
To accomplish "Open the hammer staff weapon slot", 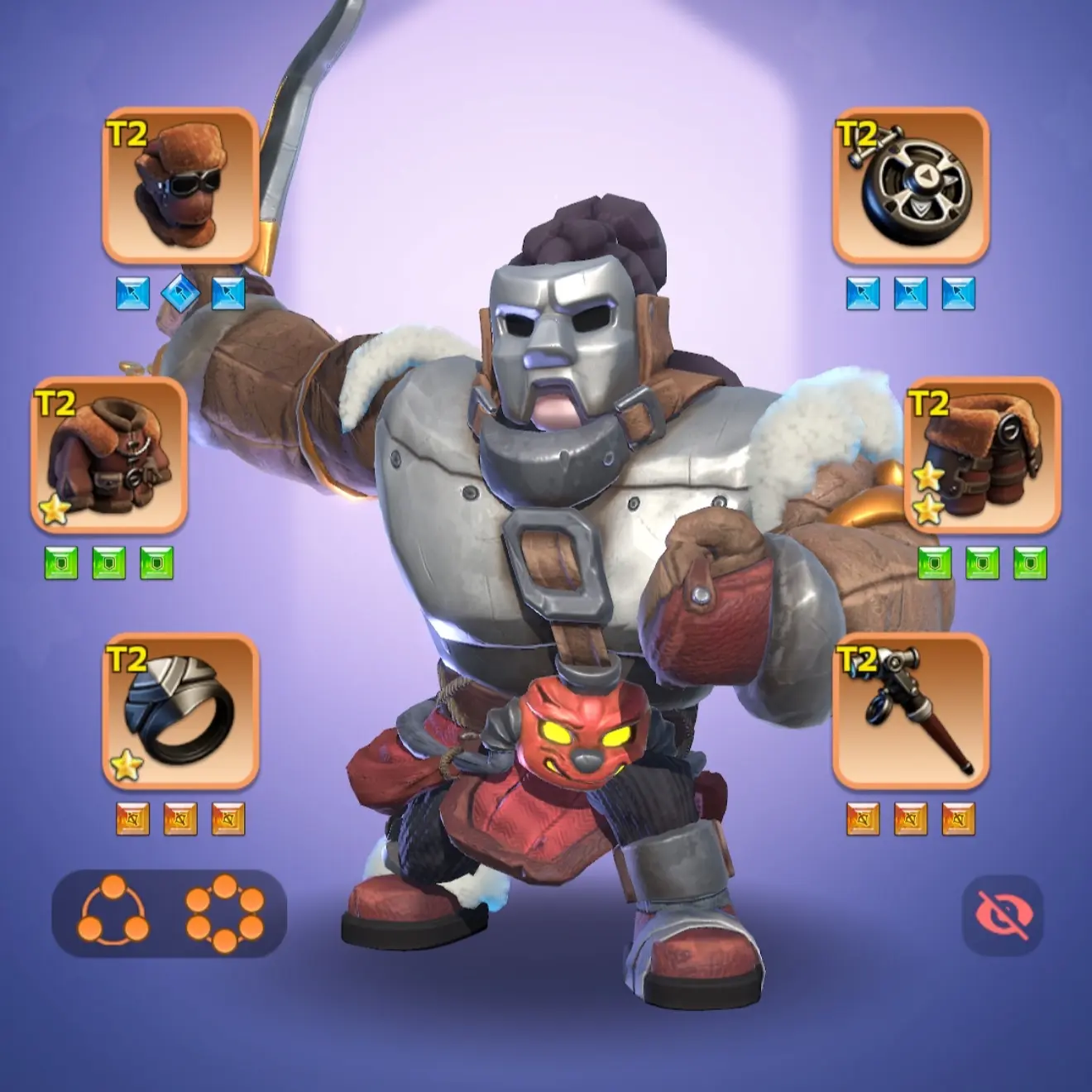I will coord(910,711).
